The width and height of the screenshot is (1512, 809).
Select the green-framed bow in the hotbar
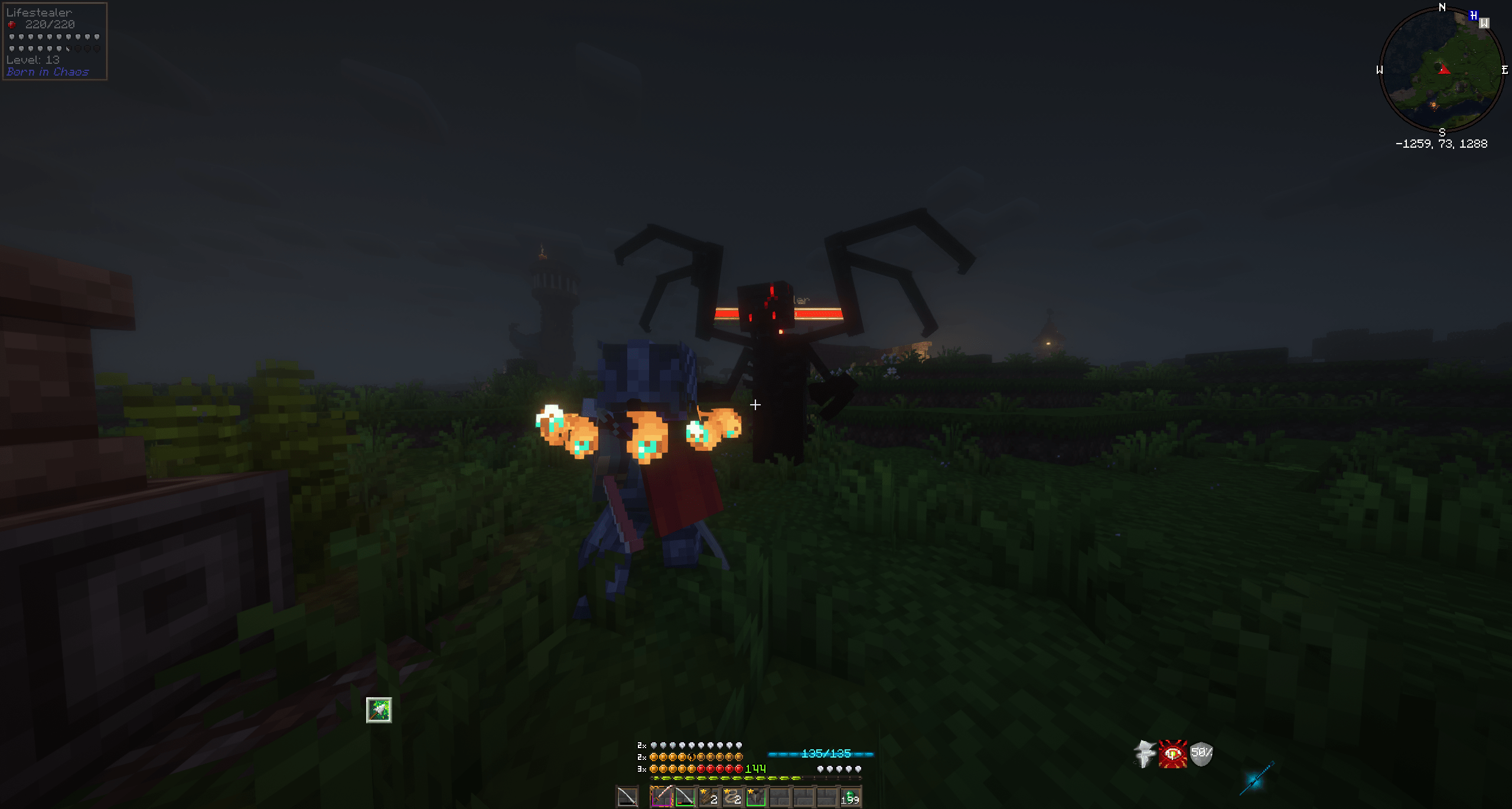[686, 798]
